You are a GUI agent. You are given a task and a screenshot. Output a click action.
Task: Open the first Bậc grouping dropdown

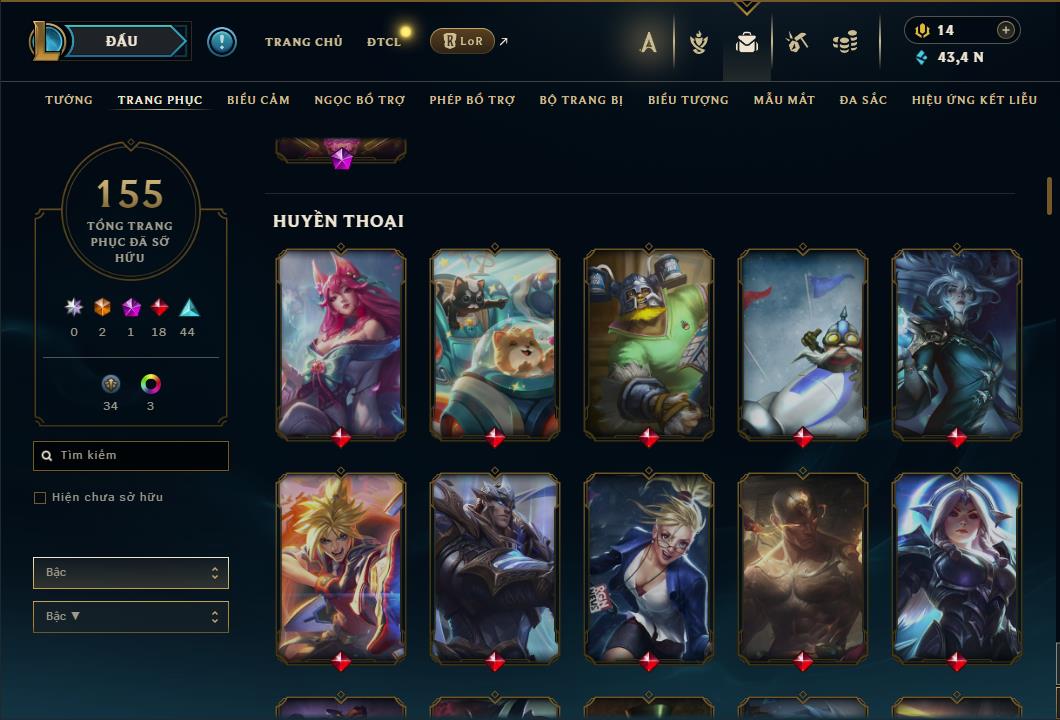[x=131, y=573]
